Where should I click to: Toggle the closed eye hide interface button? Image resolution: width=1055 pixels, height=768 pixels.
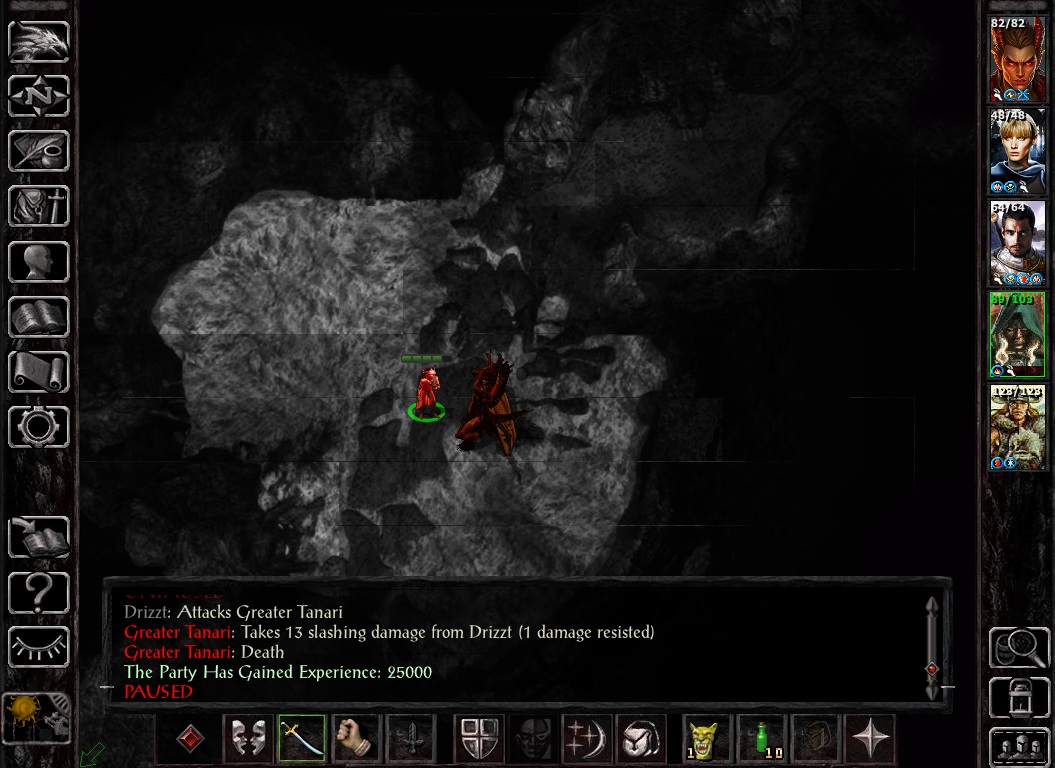[x=39, y=647]
